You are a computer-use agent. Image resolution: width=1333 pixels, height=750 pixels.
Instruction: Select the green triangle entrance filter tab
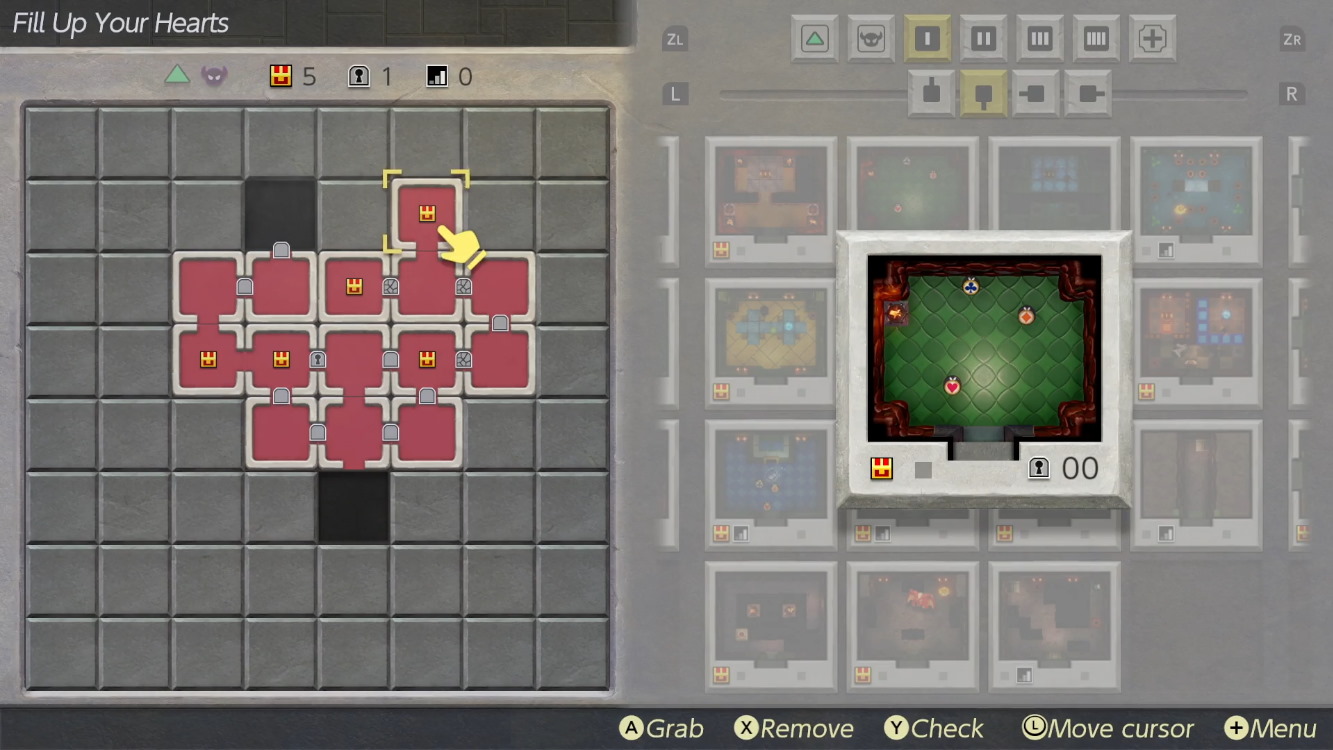pyautogui.click(x=815, y=39)
